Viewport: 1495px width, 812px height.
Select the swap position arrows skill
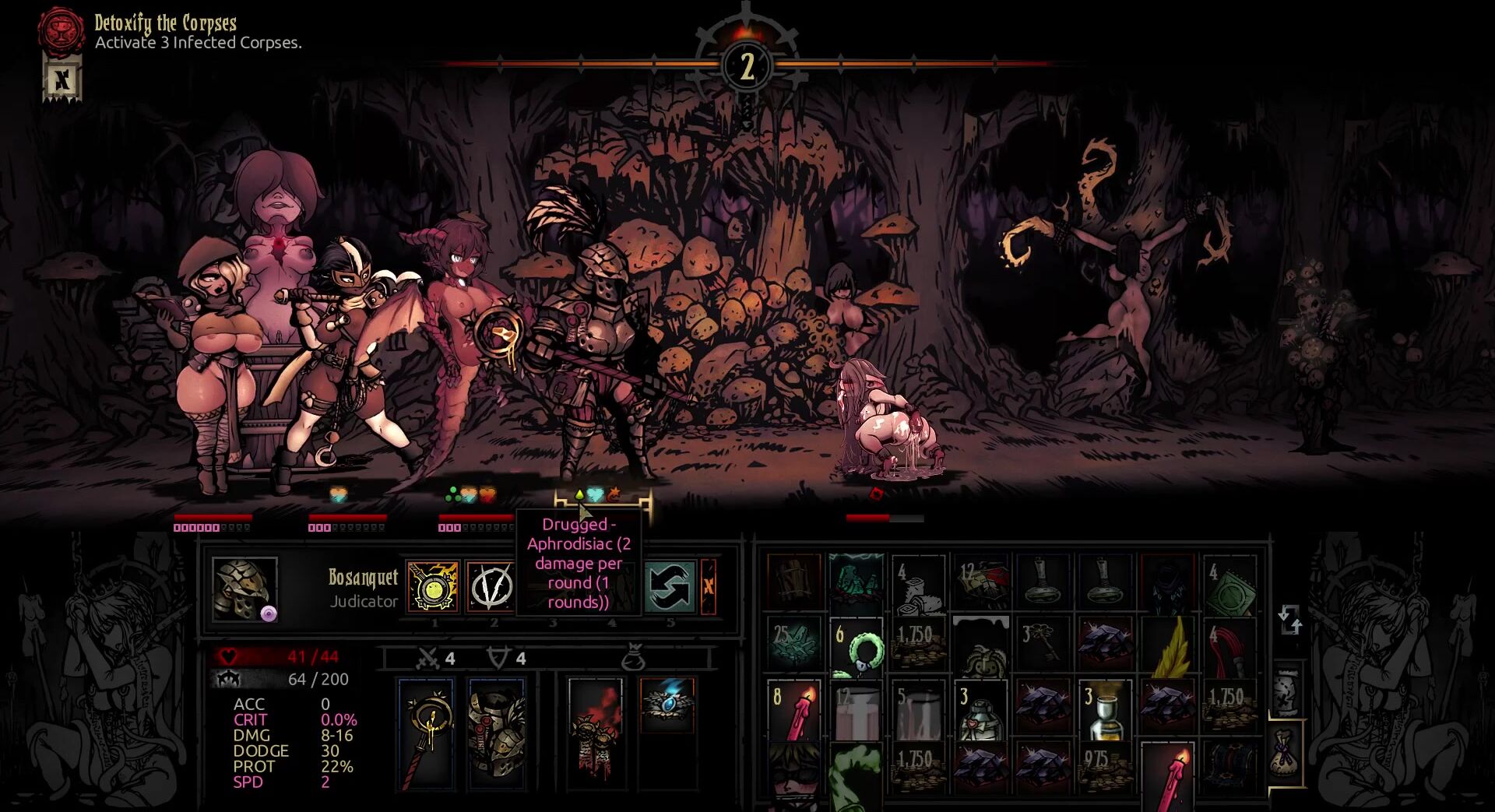[x=669, y=586]
